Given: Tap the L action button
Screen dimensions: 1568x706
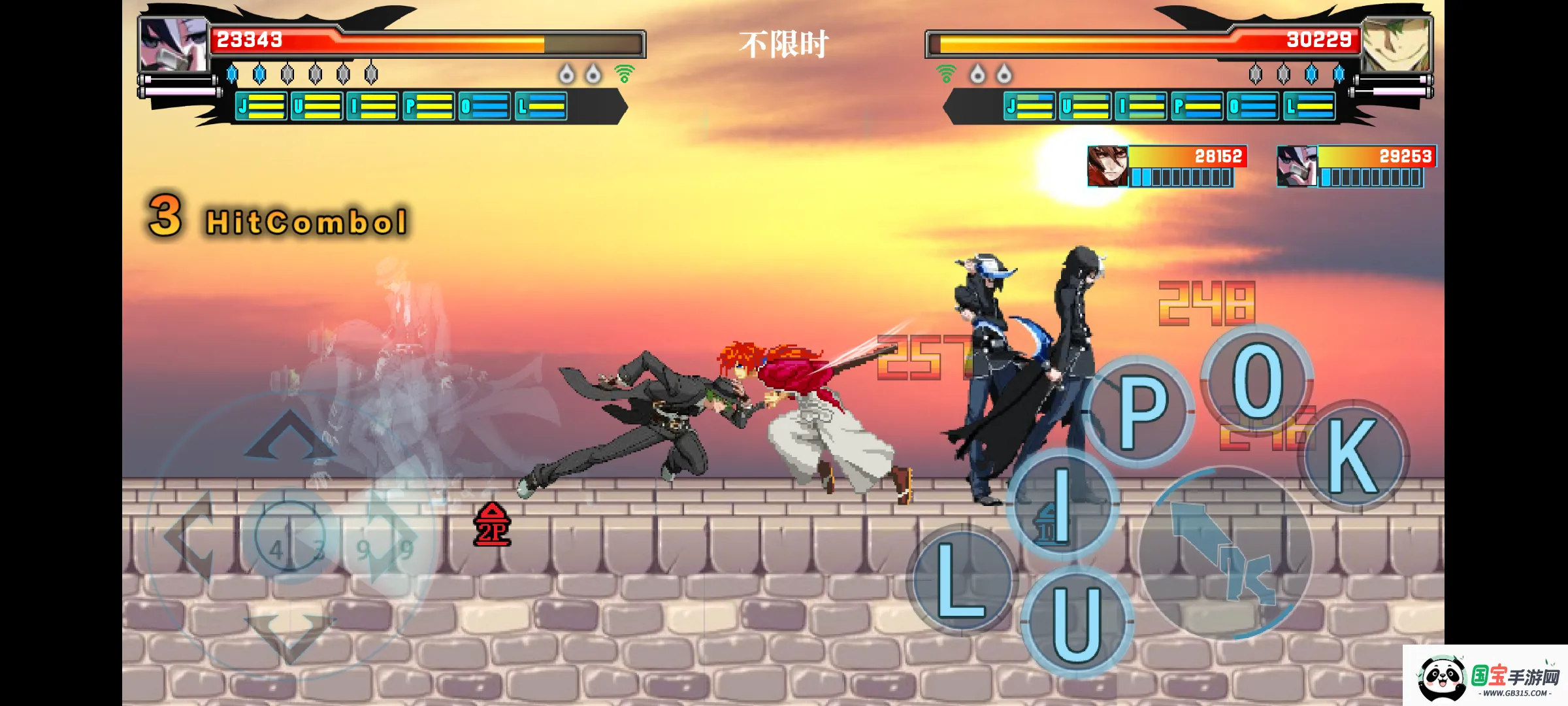Looking at the screenshot, I should [x=960, y=579].
